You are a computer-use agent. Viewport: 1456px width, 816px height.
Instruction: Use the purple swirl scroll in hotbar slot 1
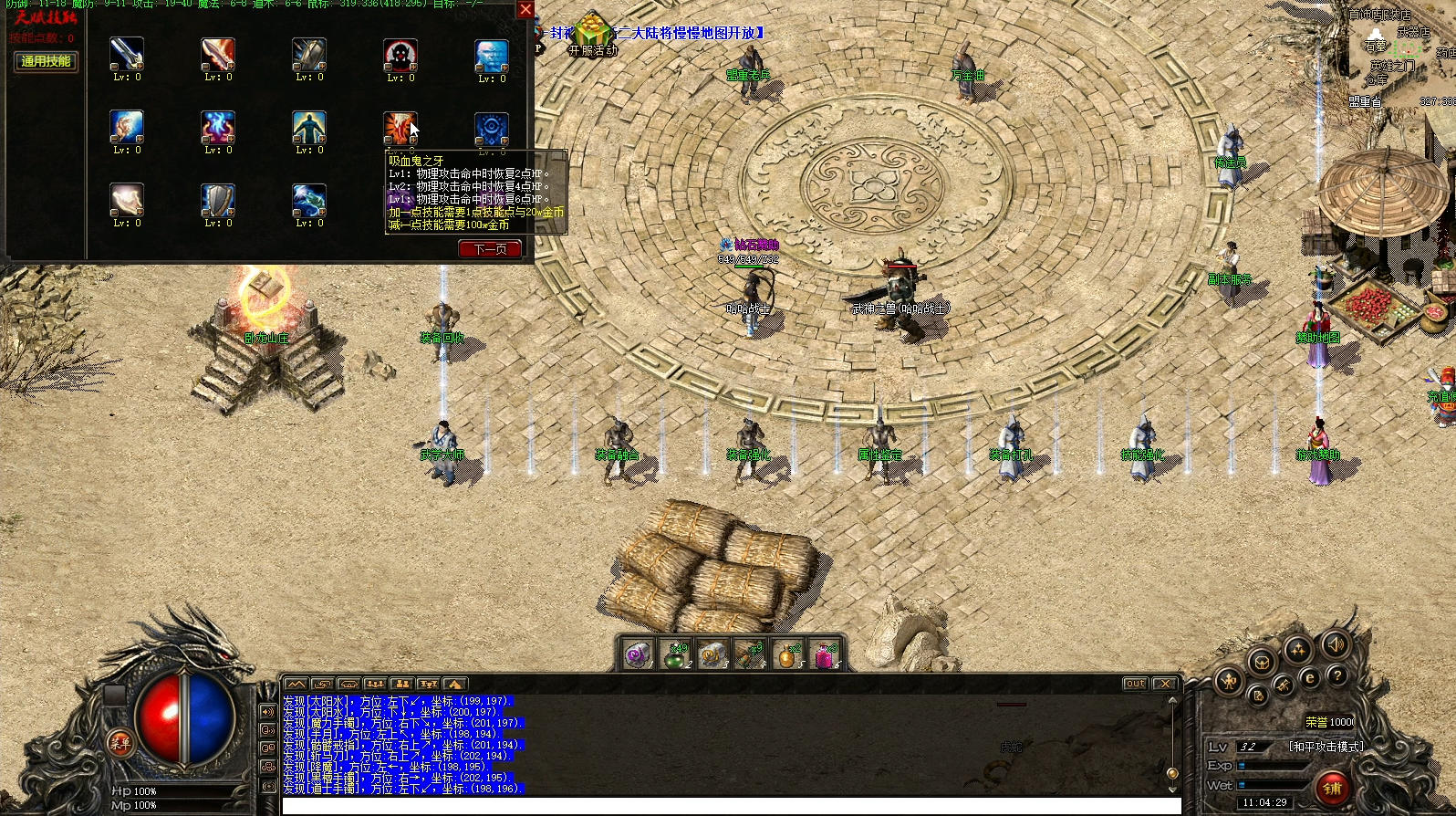pos(638,655)
